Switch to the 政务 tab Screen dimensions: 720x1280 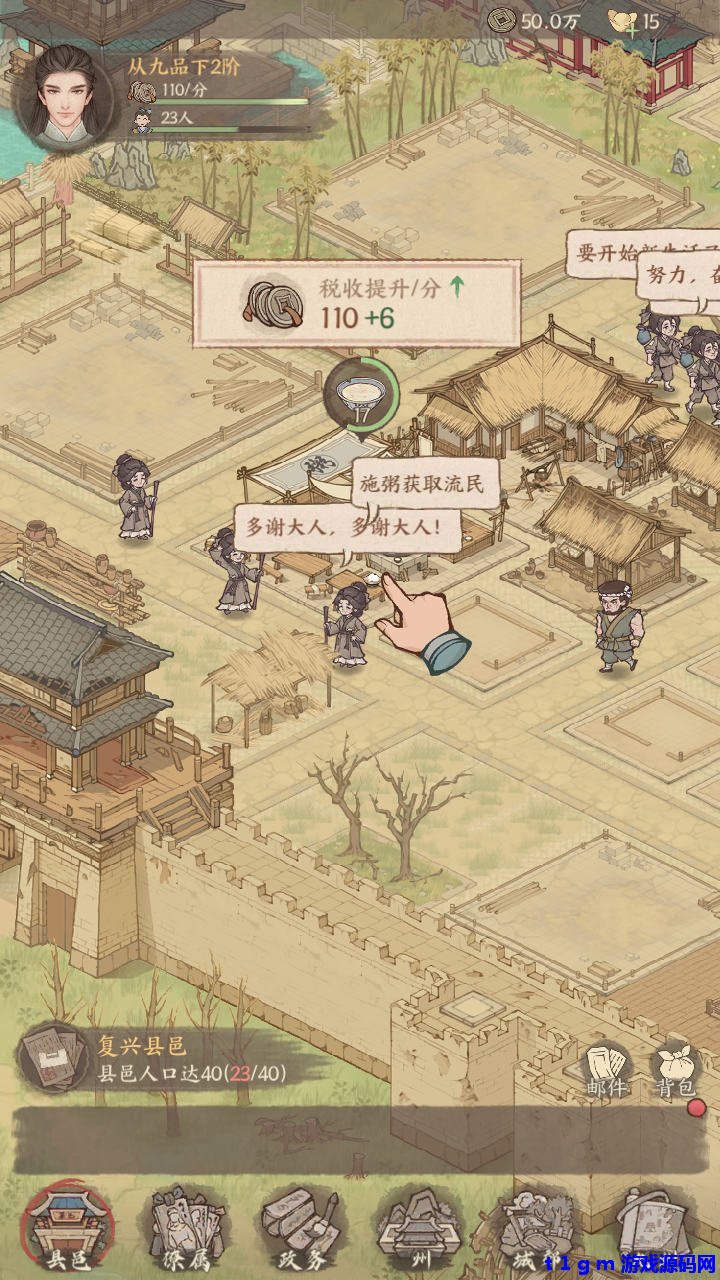[x=303, y=1228]
